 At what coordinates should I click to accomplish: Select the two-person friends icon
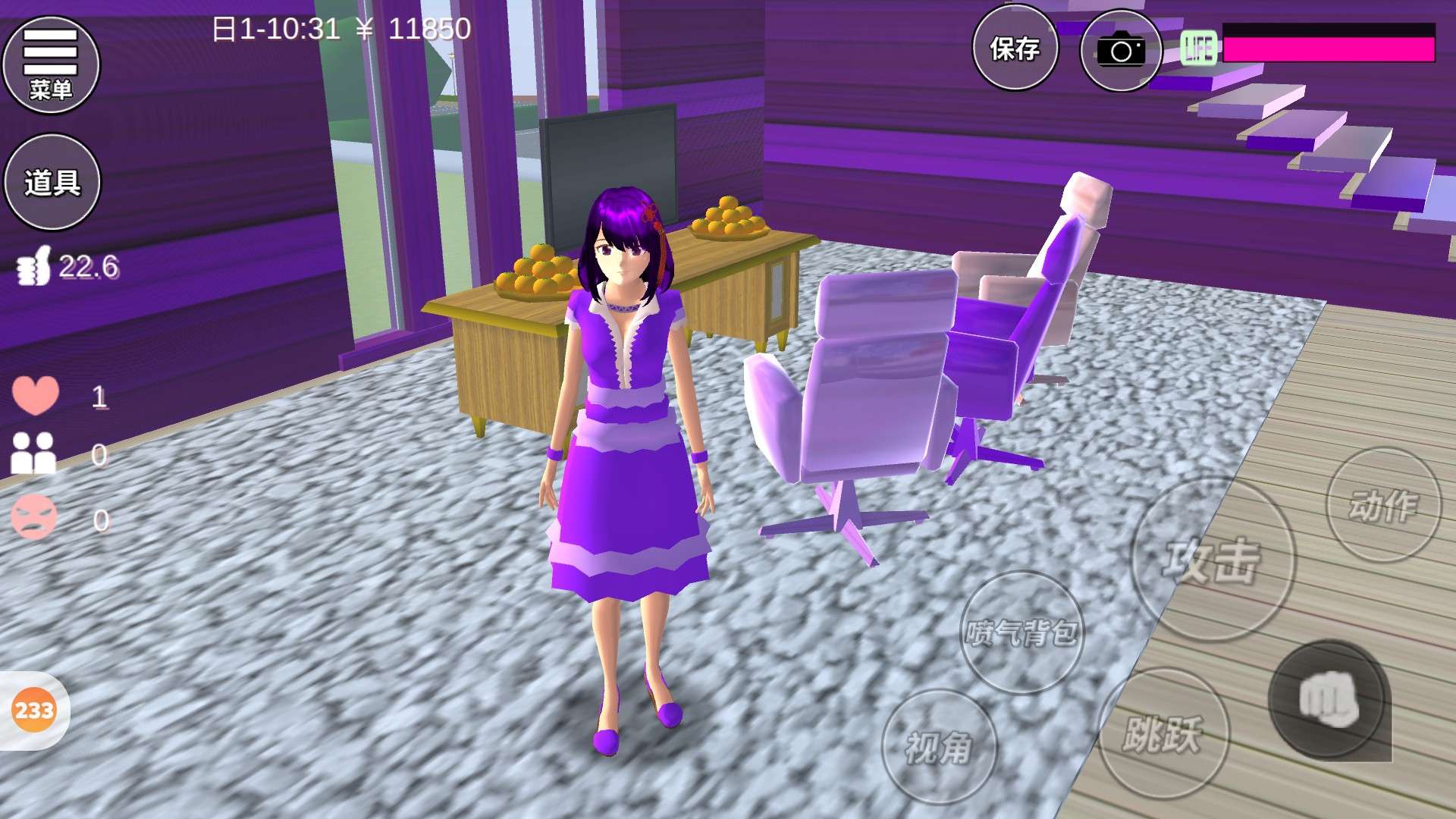pyautogui.click(x=33, y=453)
